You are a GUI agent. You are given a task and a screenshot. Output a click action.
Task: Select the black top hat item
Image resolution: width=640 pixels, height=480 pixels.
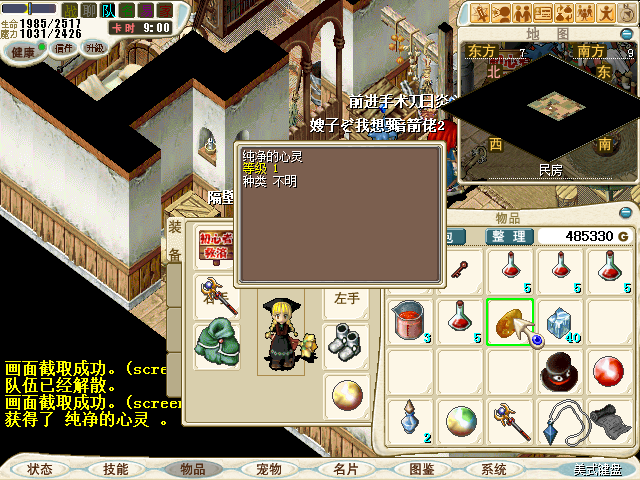pyautogui.click(x=560, y=371)
